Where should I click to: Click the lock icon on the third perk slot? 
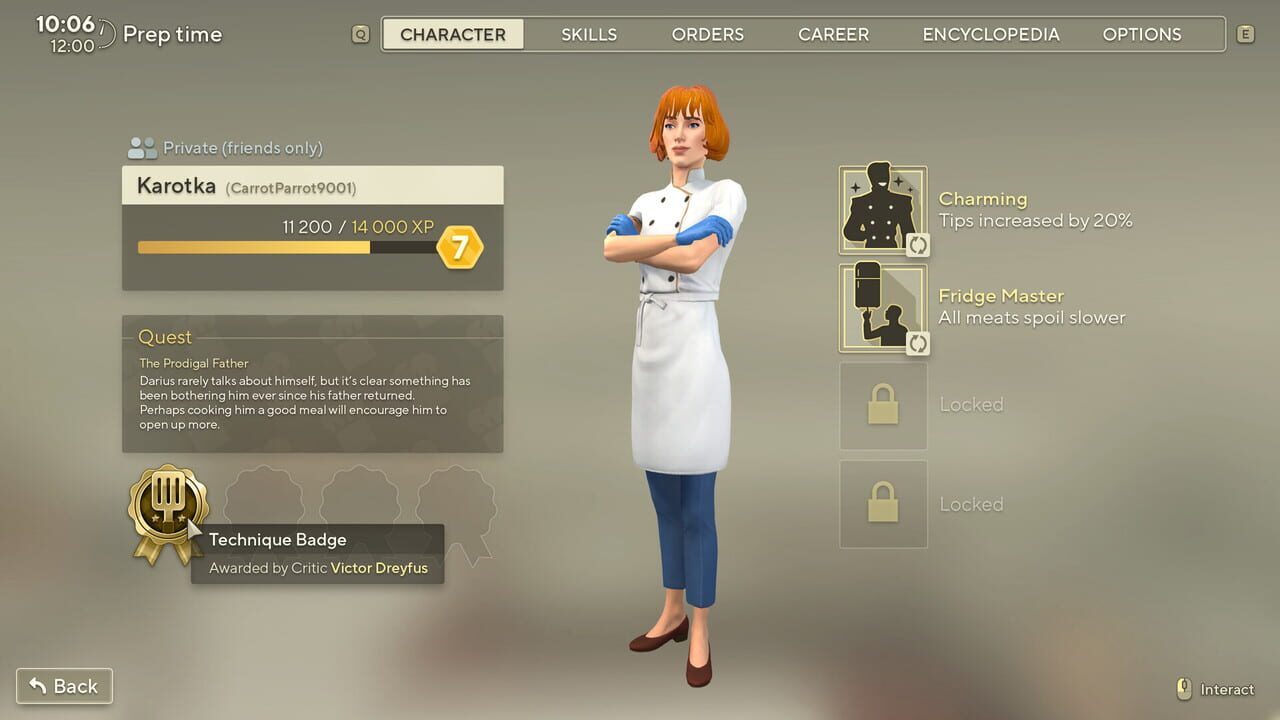883,404
